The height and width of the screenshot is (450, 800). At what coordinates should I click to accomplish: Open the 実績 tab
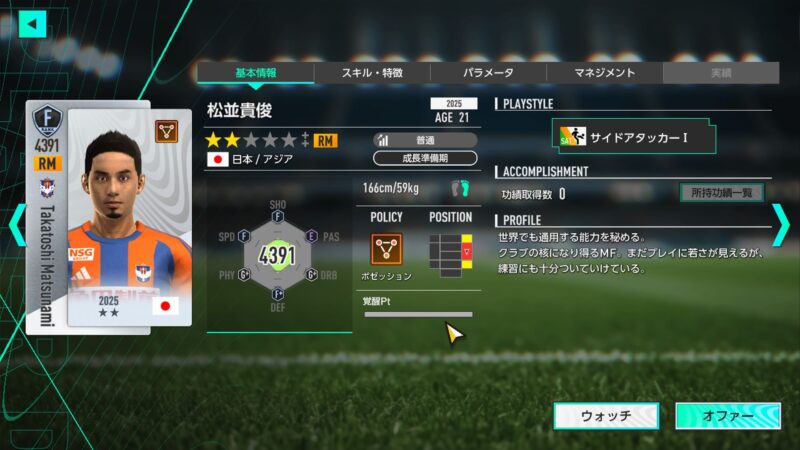click(720, 73)
